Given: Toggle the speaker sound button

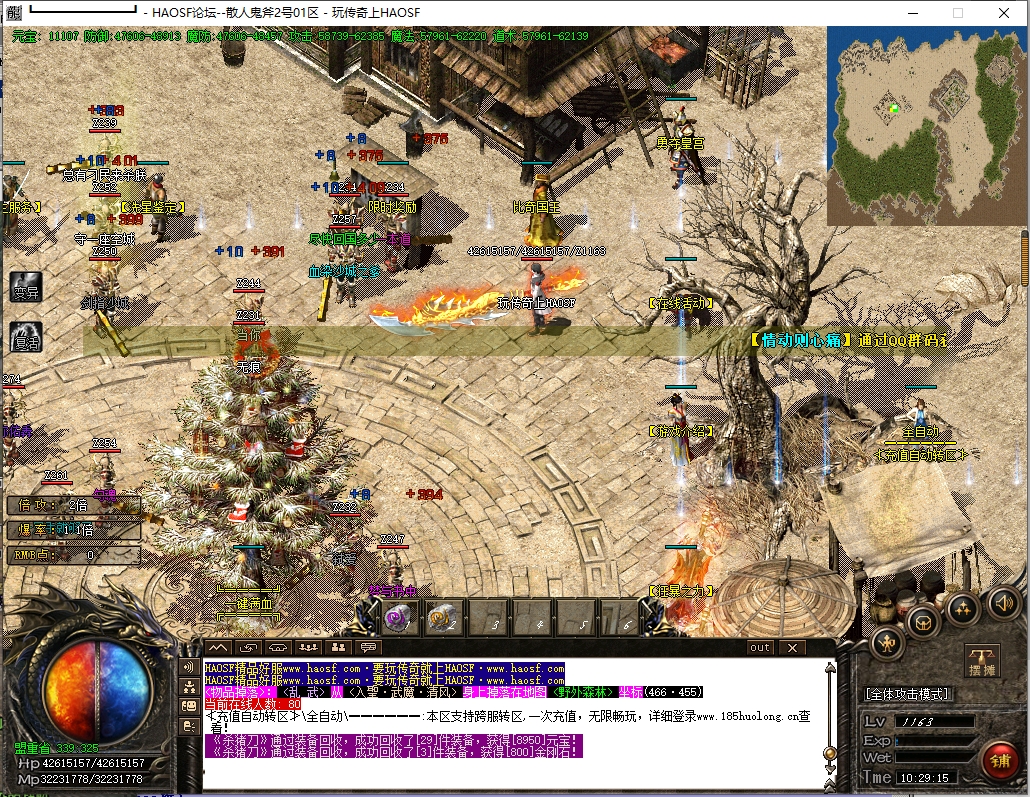Looking at the screenshot, I should 1003,602.
